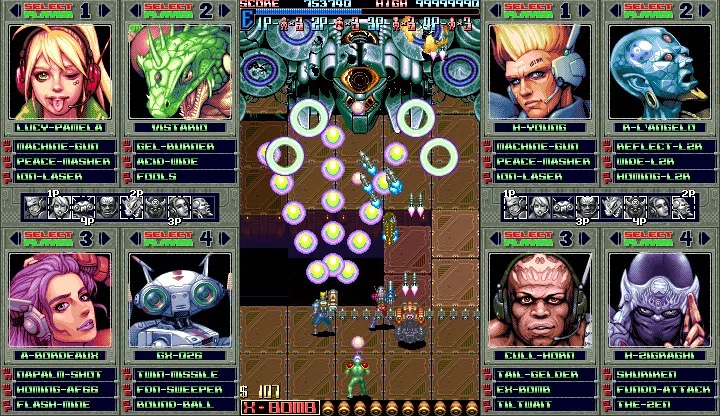Select the Lucy-Pamela character portrait
The height and width of the screenshot is (416, 720).
click(59, 72)
